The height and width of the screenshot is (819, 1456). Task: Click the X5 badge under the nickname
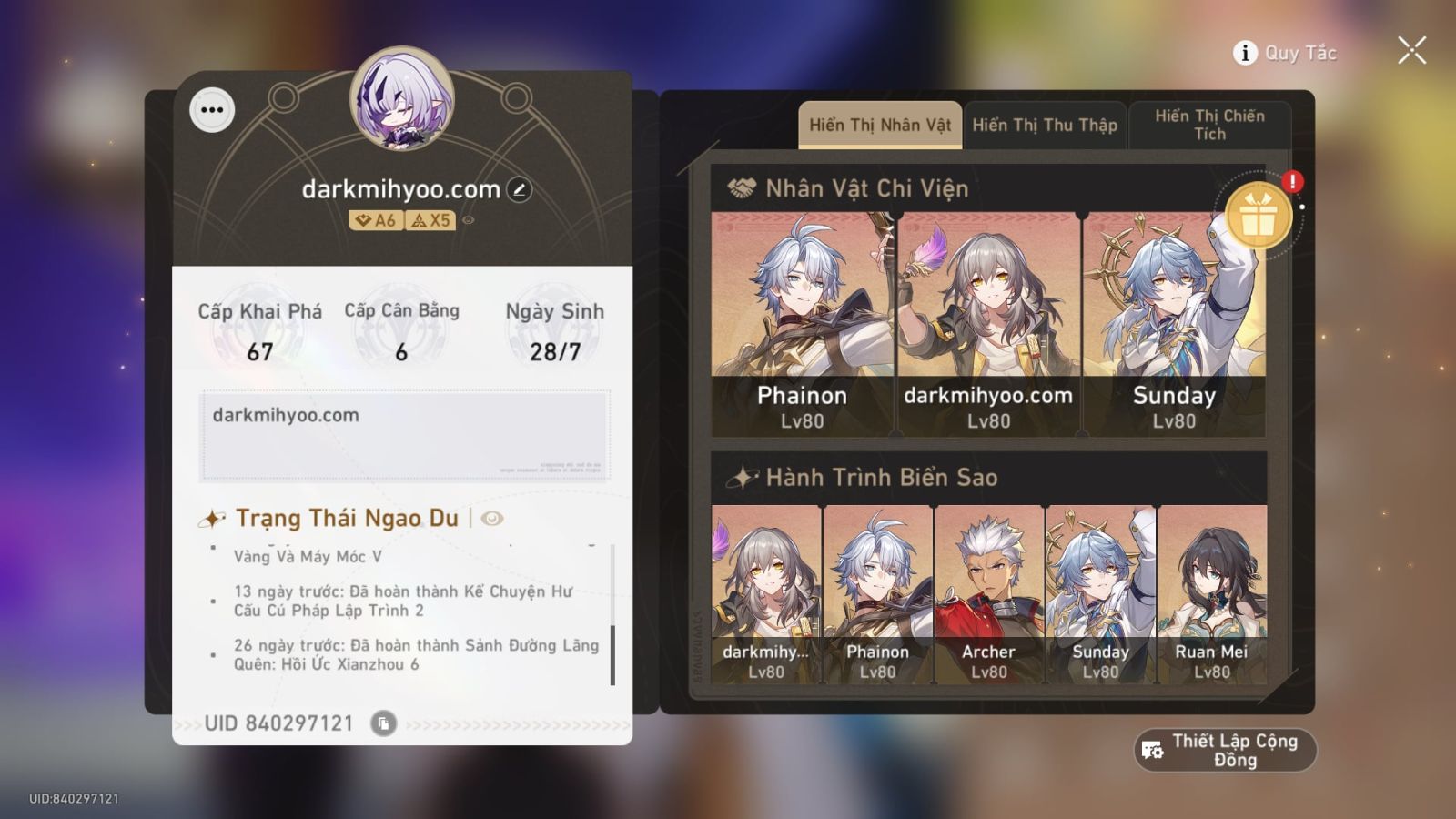click(x=430, y=217)
